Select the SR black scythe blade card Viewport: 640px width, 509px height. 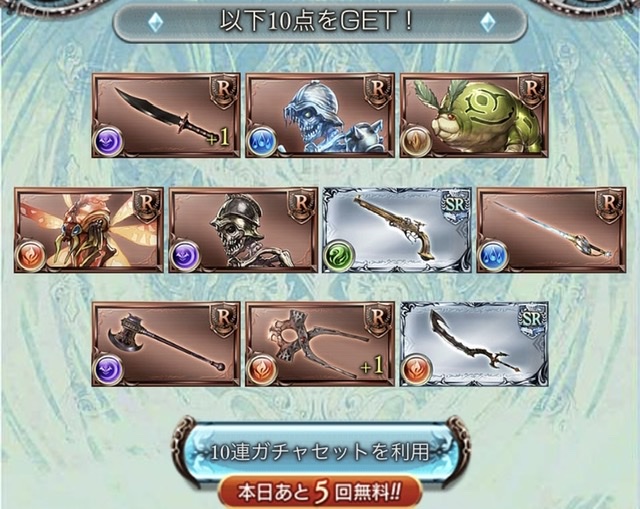[x=474, y=344]
